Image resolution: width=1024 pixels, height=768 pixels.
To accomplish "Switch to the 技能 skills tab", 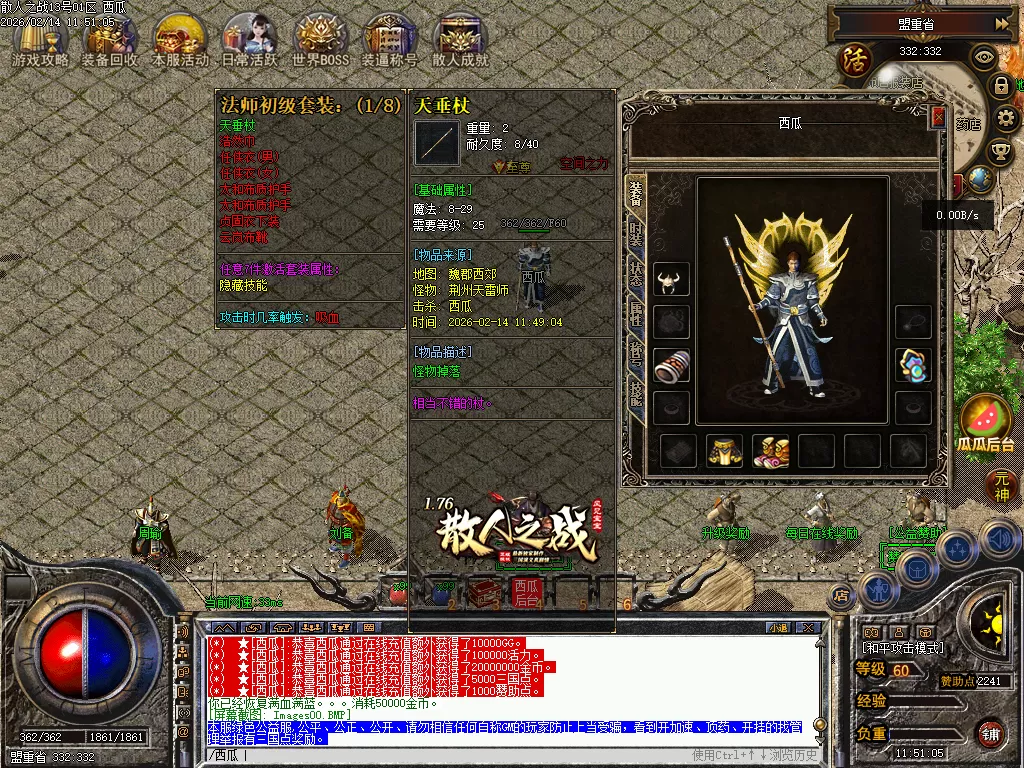I will (x=636, y=392).
